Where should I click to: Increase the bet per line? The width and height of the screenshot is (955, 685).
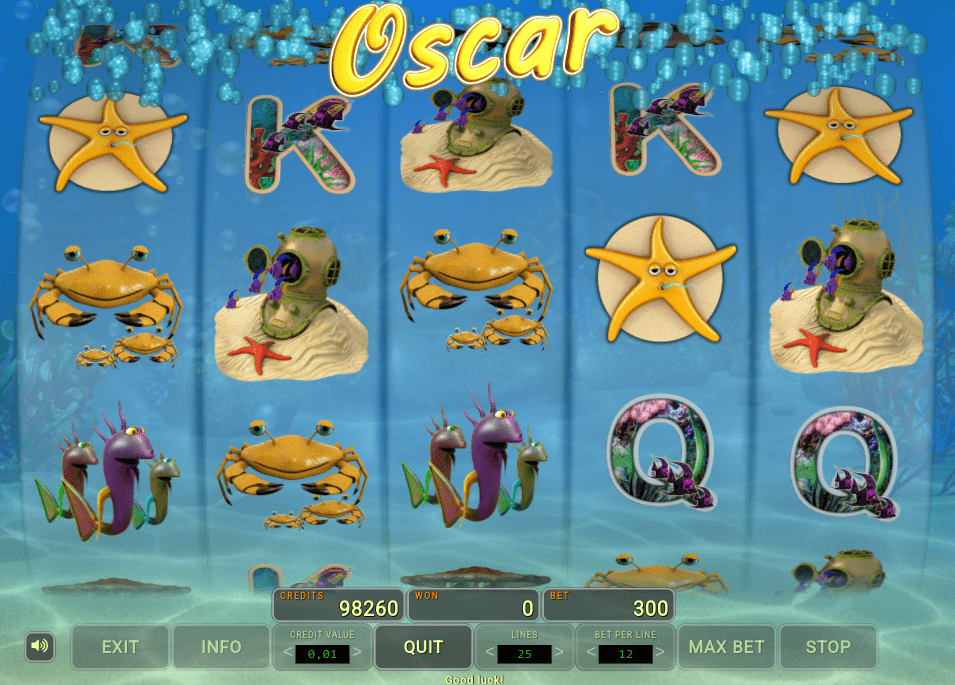pos(660,654)
